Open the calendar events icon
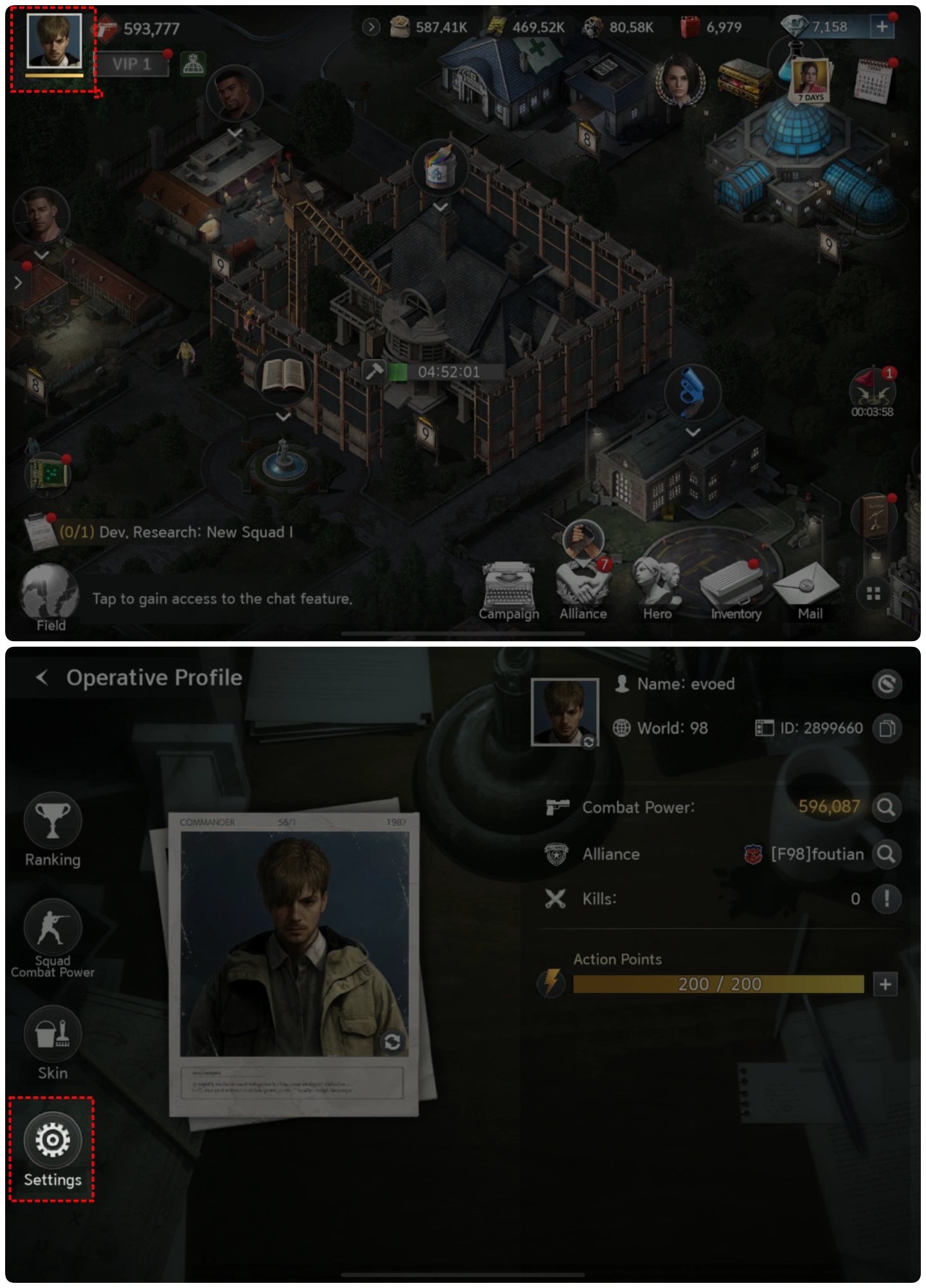The height and width of the screenshot is (1288, 926). tap(873, 80)
